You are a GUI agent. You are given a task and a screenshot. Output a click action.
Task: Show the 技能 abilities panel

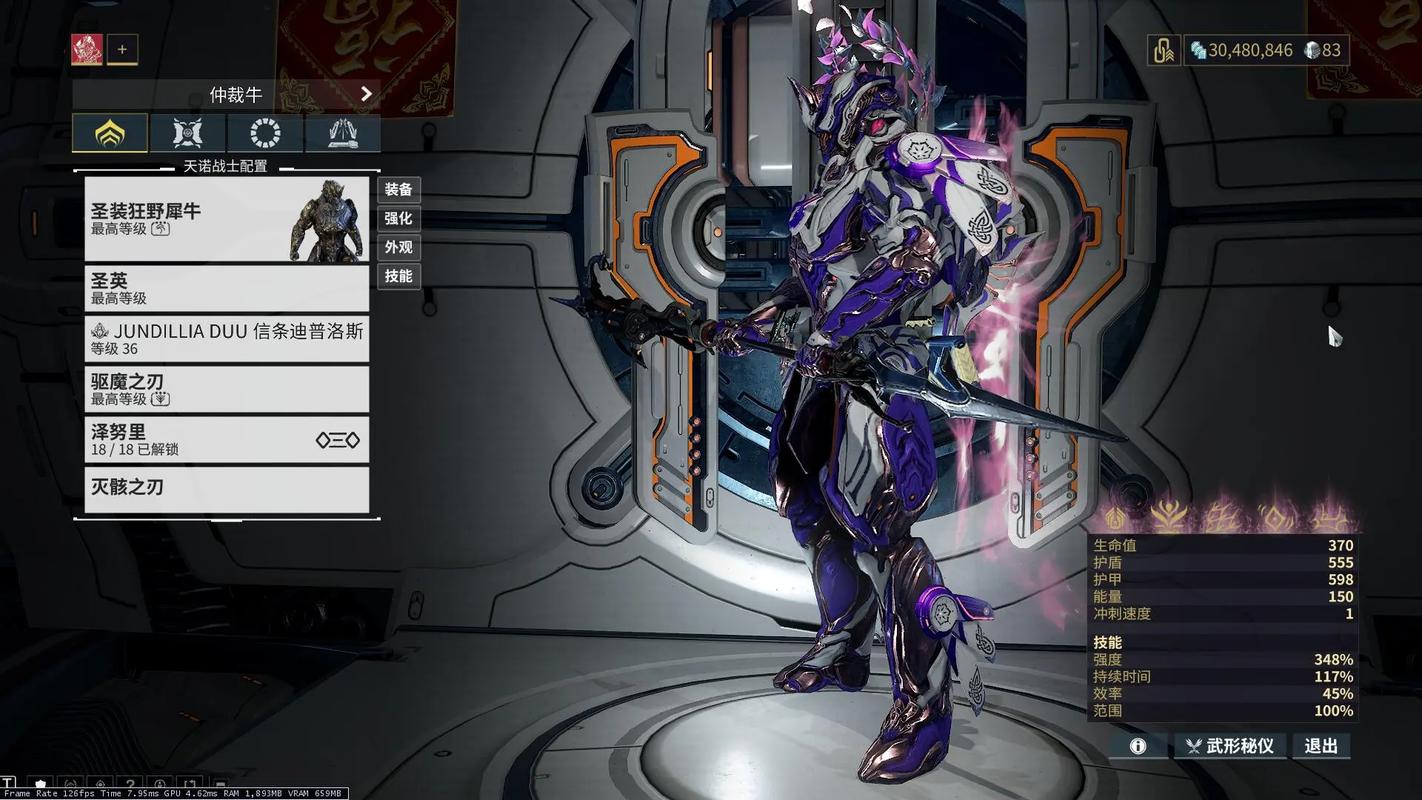pos(398,276)
